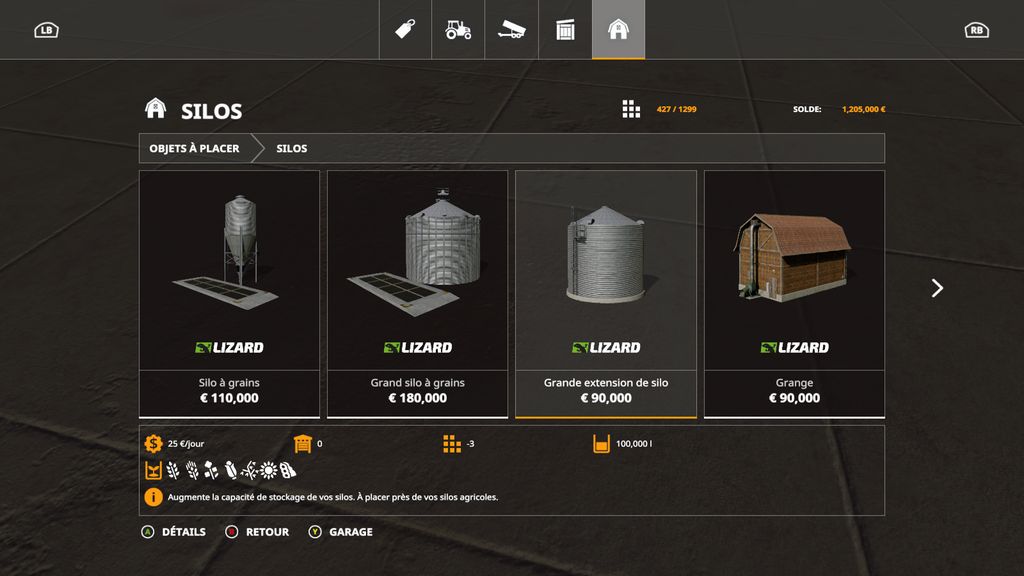Choose the Grand silo à grains card

click(417, 293)
